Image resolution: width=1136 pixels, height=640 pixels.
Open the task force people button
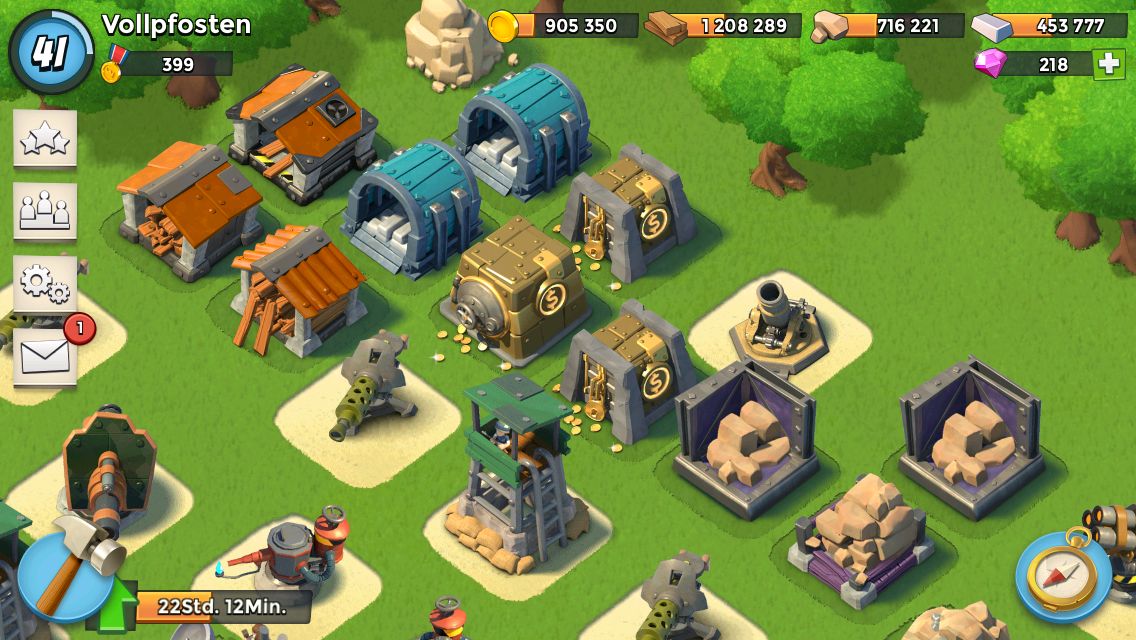pyautogui.click(x=45, y=211)
